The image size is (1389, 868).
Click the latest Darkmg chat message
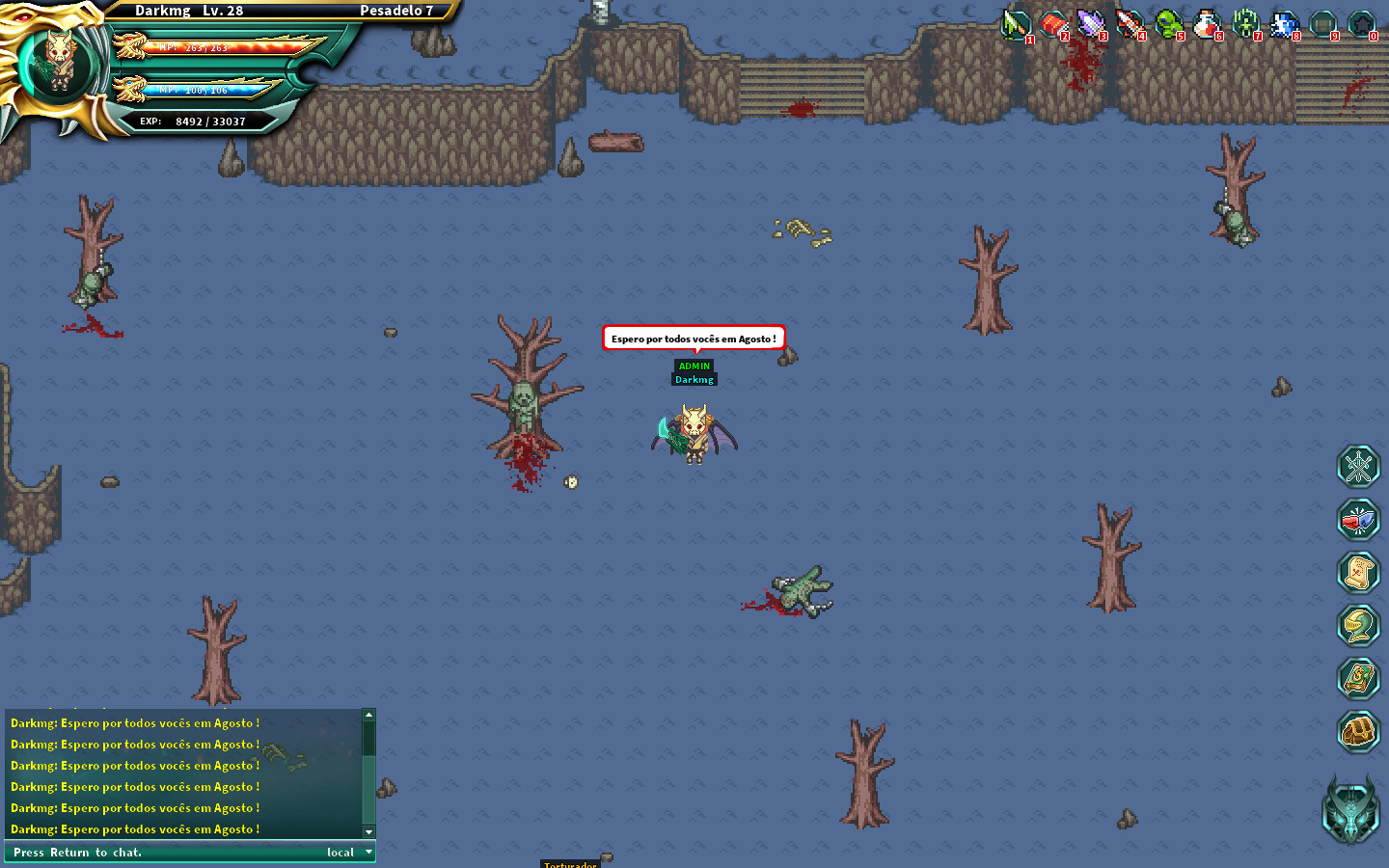click(x=133, y=828)
